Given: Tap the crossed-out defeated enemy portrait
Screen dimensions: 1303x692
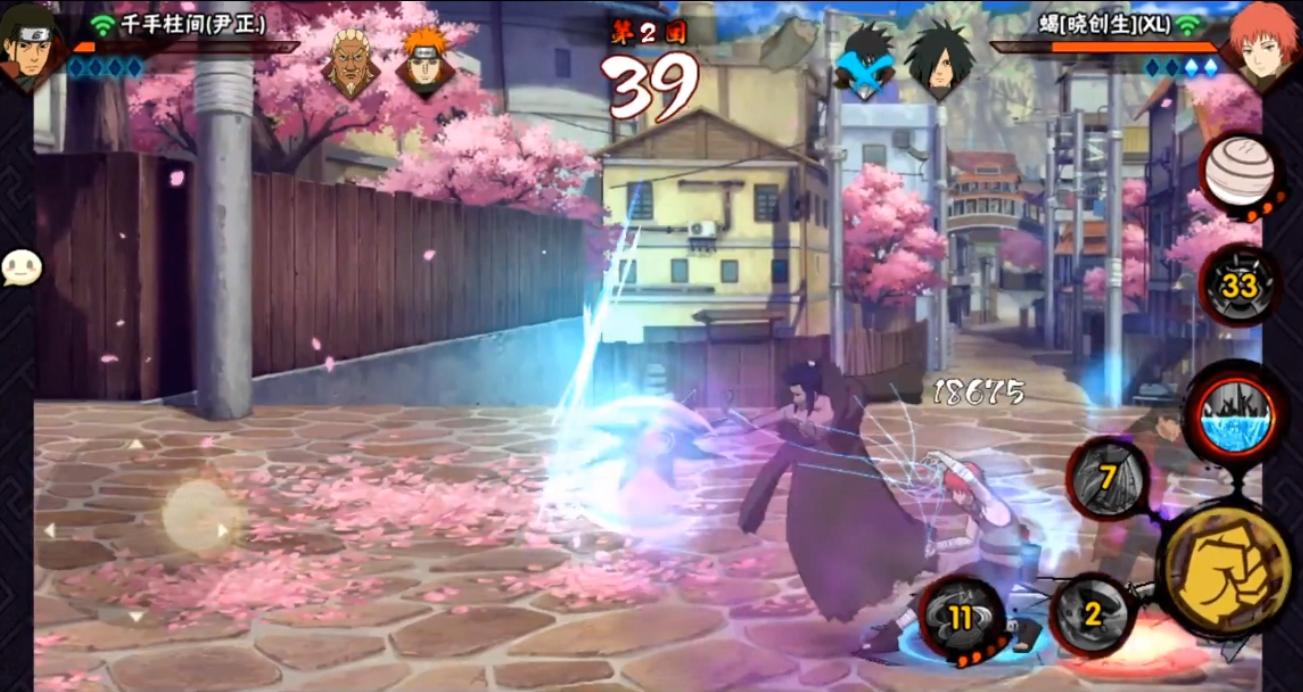Looking at the screenshot, I should coord(864,62).
